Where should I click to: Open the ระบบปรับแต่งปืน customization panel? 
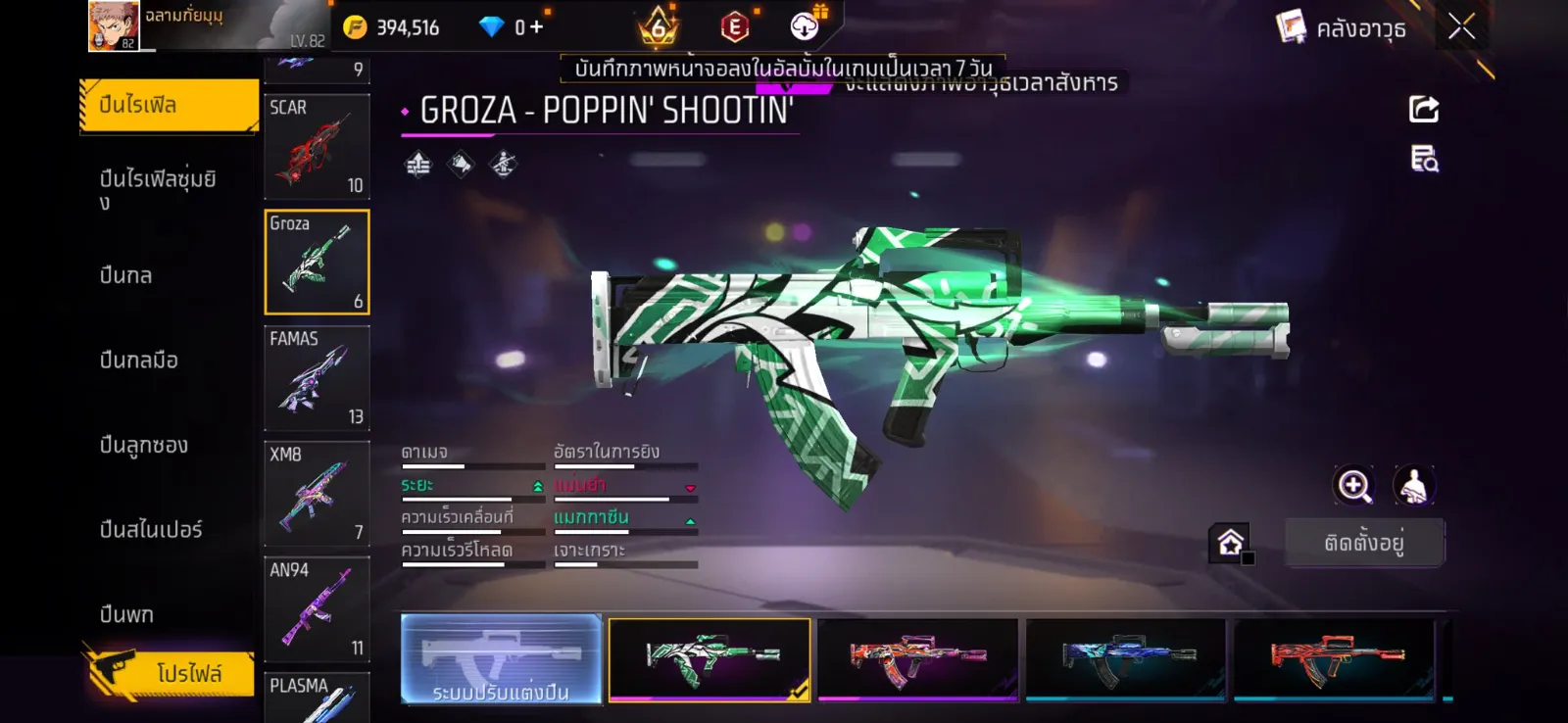pos(501,659)
